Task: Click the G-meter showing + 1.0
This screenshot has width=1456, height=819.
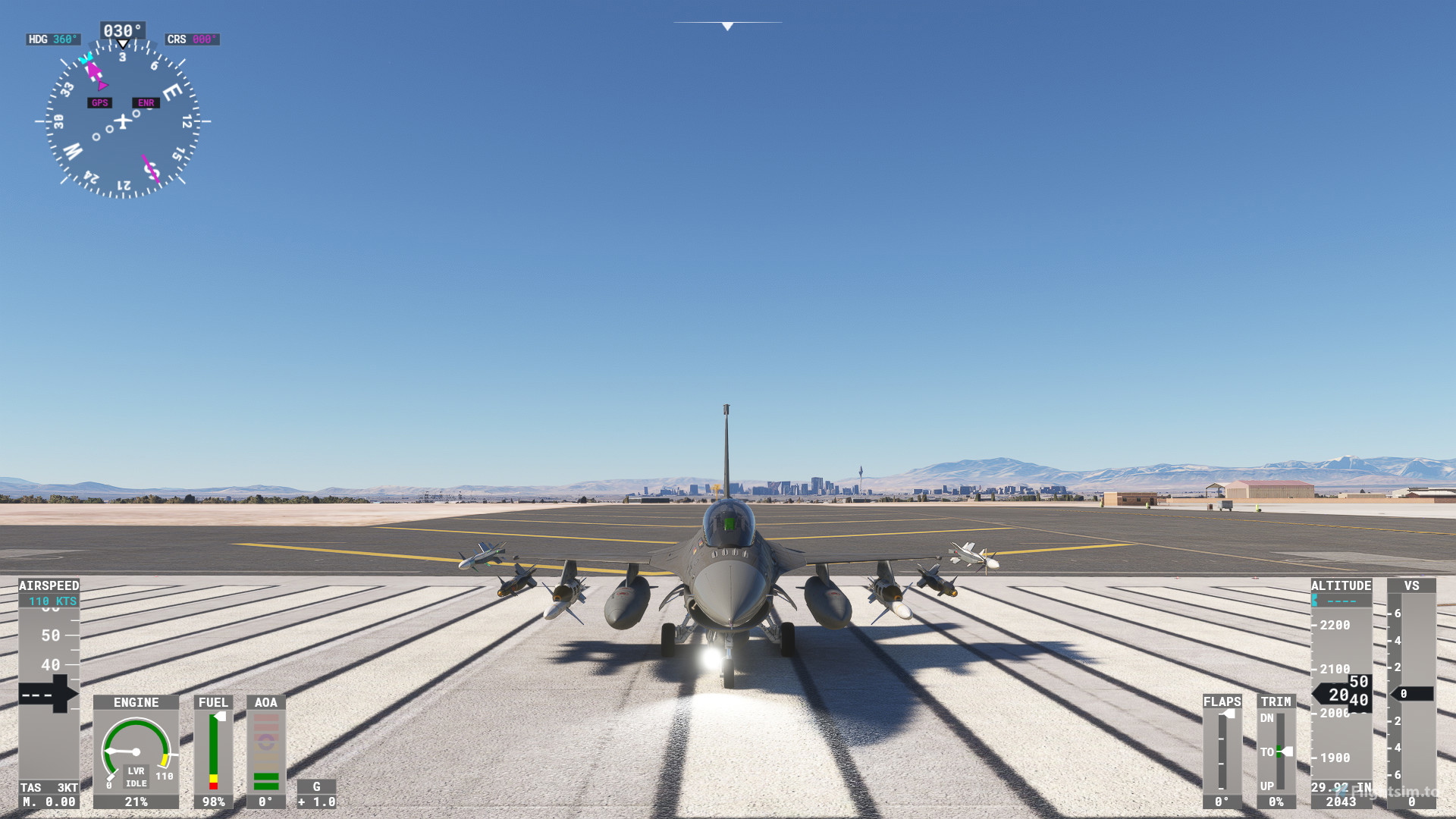Action: pyautogui.click(x=316, y=795)
